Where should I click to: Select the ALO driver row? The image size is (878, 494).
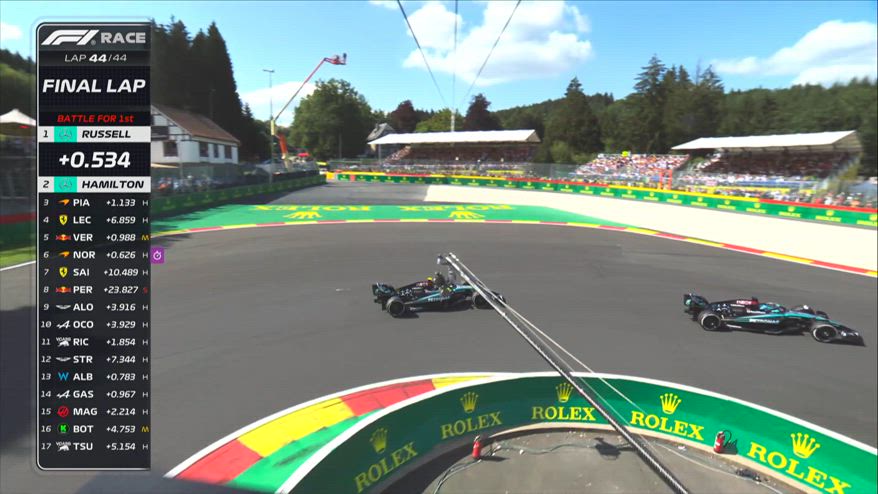tap(94, 307)
